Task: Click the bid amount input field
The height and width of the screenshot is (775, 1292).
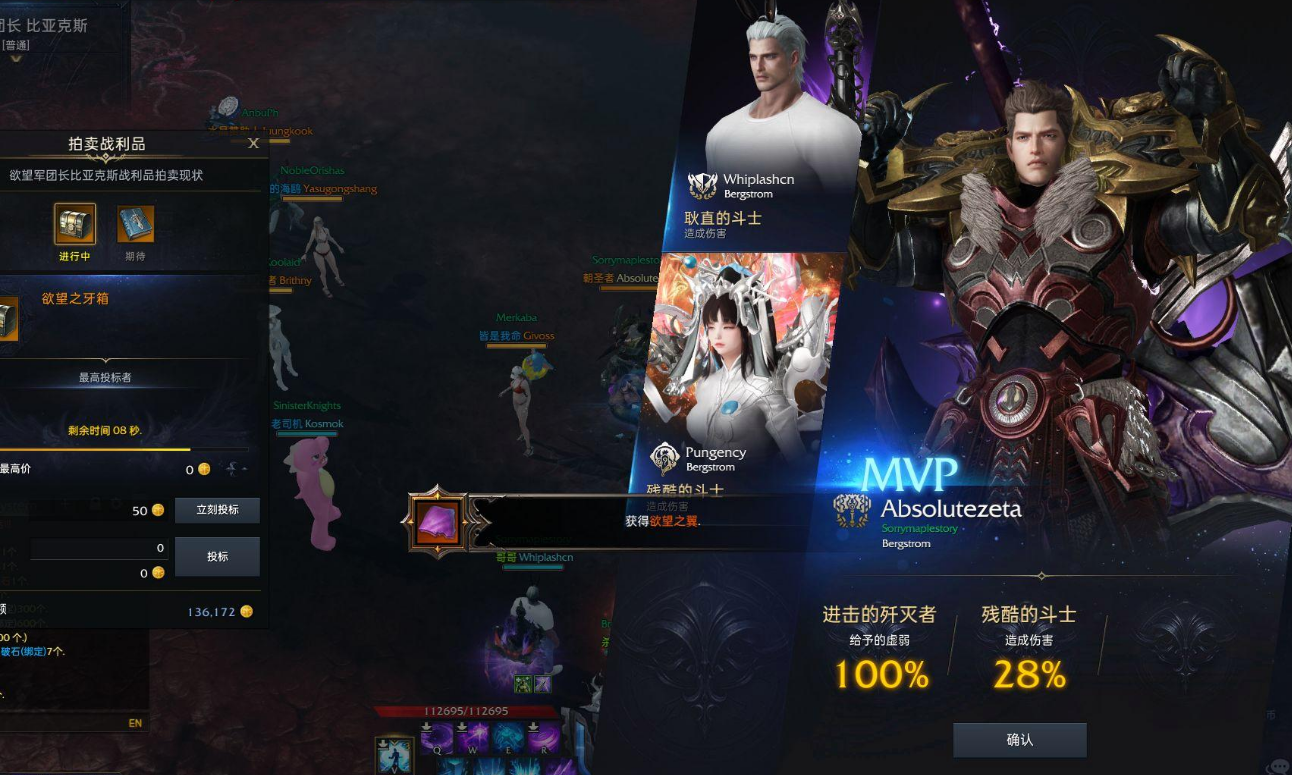Action: point(100,548)
